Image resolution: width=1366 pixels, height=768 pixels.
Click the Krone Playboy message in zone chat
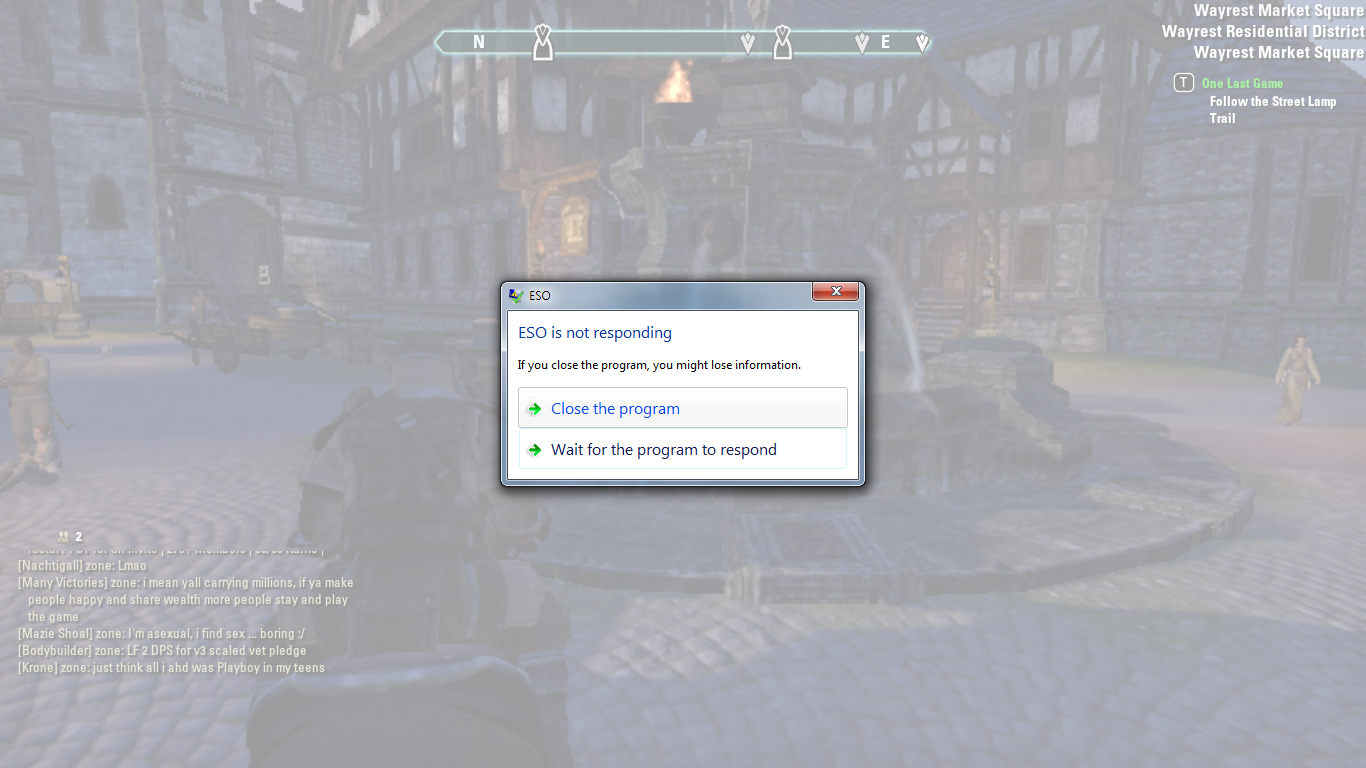point(170,667)
